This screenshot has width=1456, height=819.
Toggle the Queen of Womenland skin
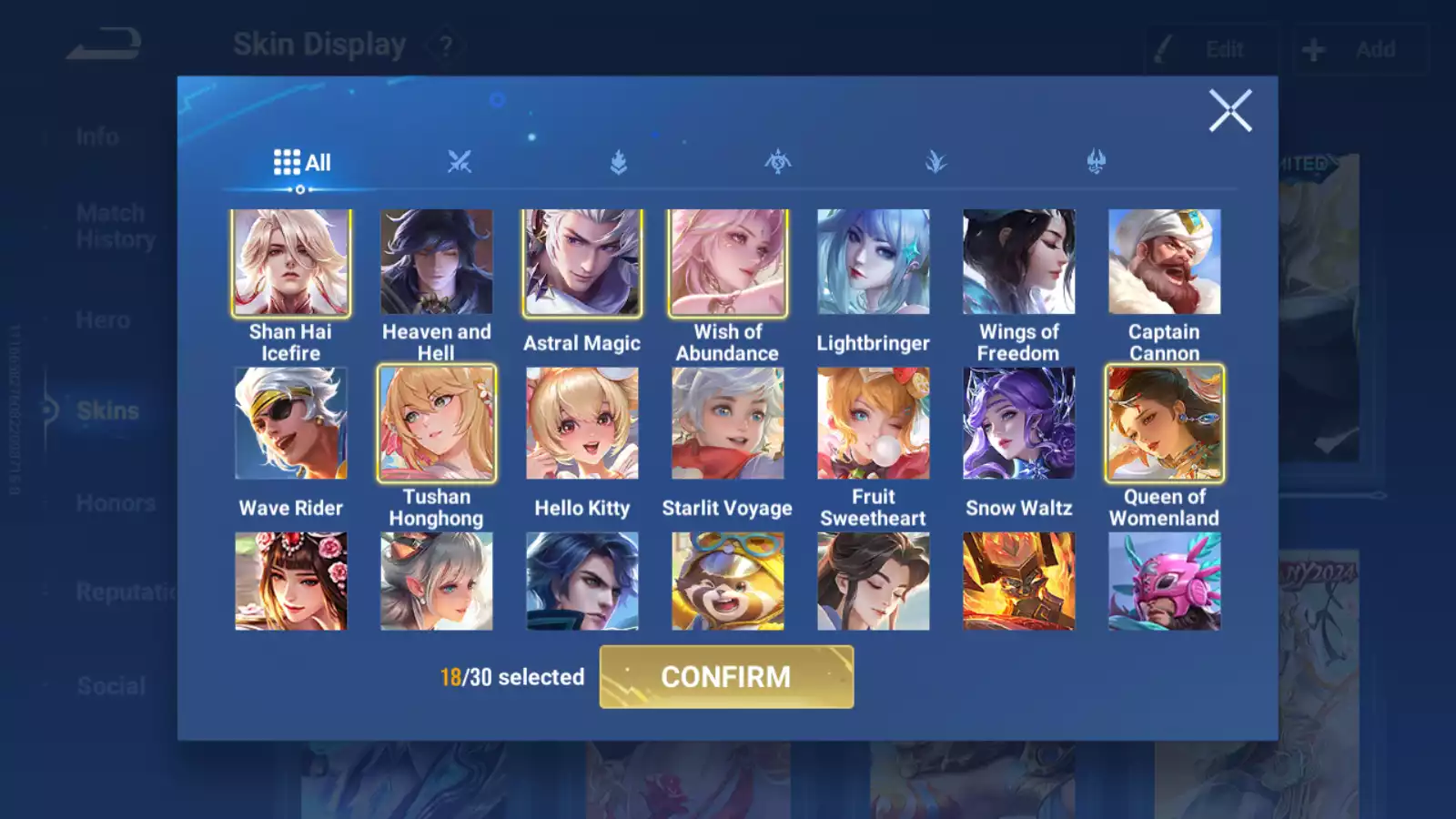pyautogui.click(x=1164, y=423)
